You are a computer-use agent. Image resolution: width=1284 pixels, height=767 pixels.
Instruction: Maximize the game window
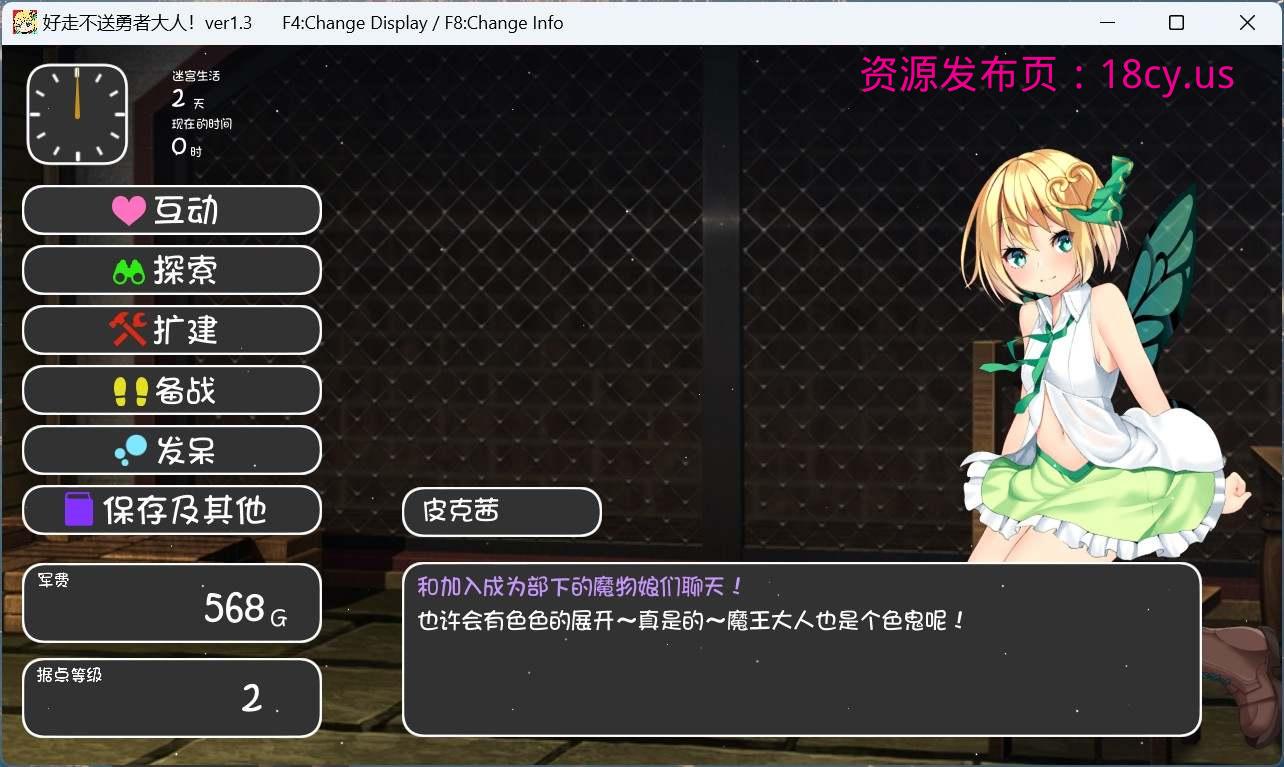point(1176,22)
